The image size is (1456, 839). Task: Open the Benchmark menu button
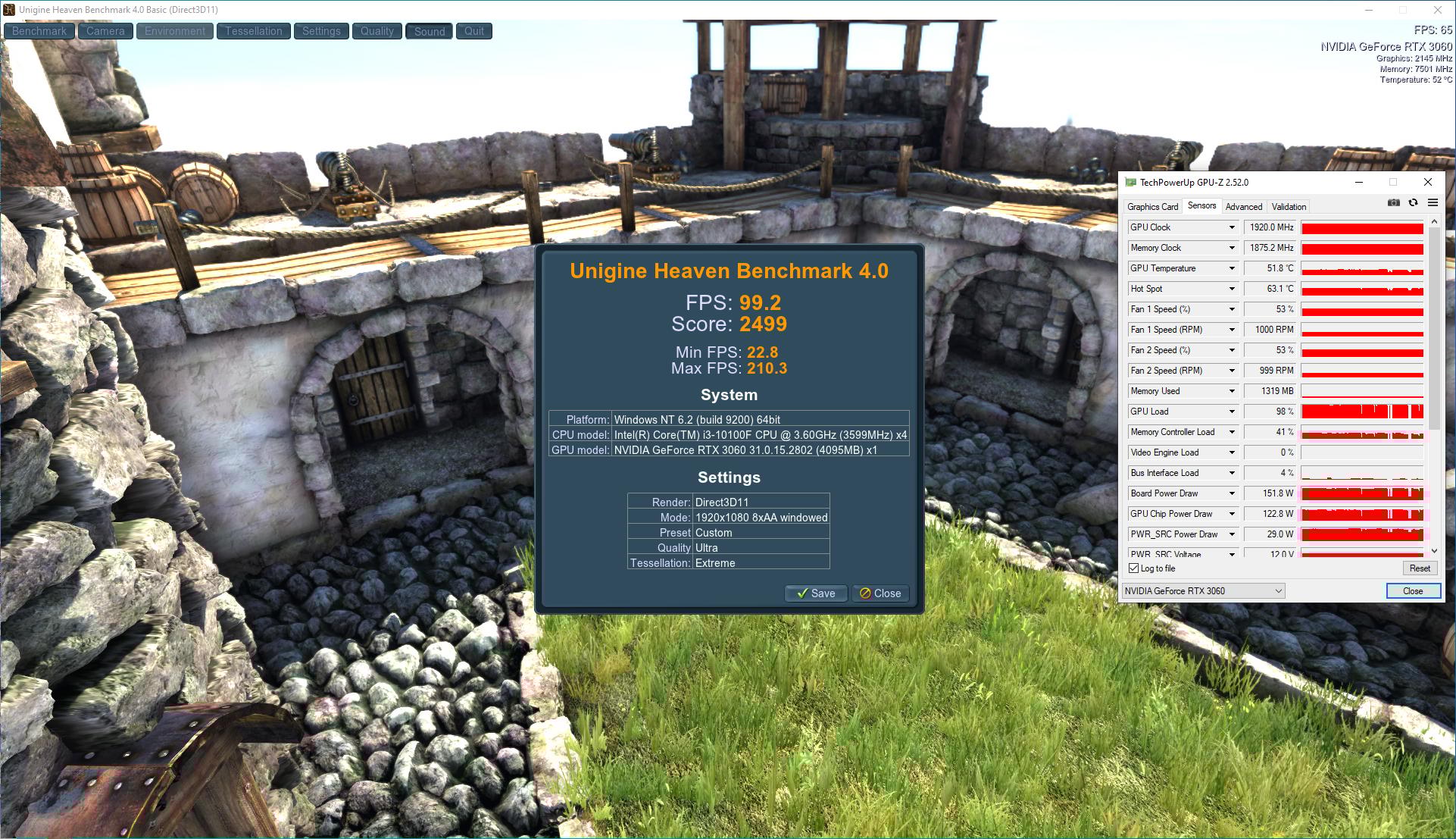(39, 31)
